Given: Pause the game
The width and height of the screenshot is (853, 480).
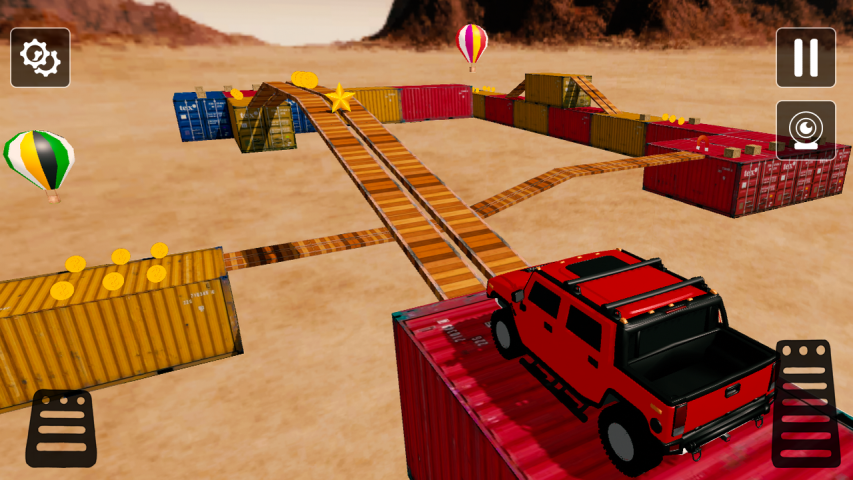Looking at the screenshot, I should pyautogui.click(x=805, y=58).
